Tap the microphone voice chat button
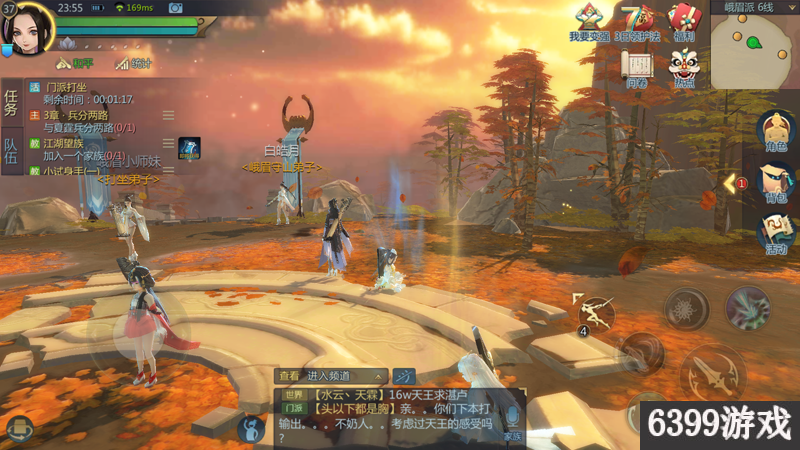The width and height of the screenshot is (800, 450). 512,416
